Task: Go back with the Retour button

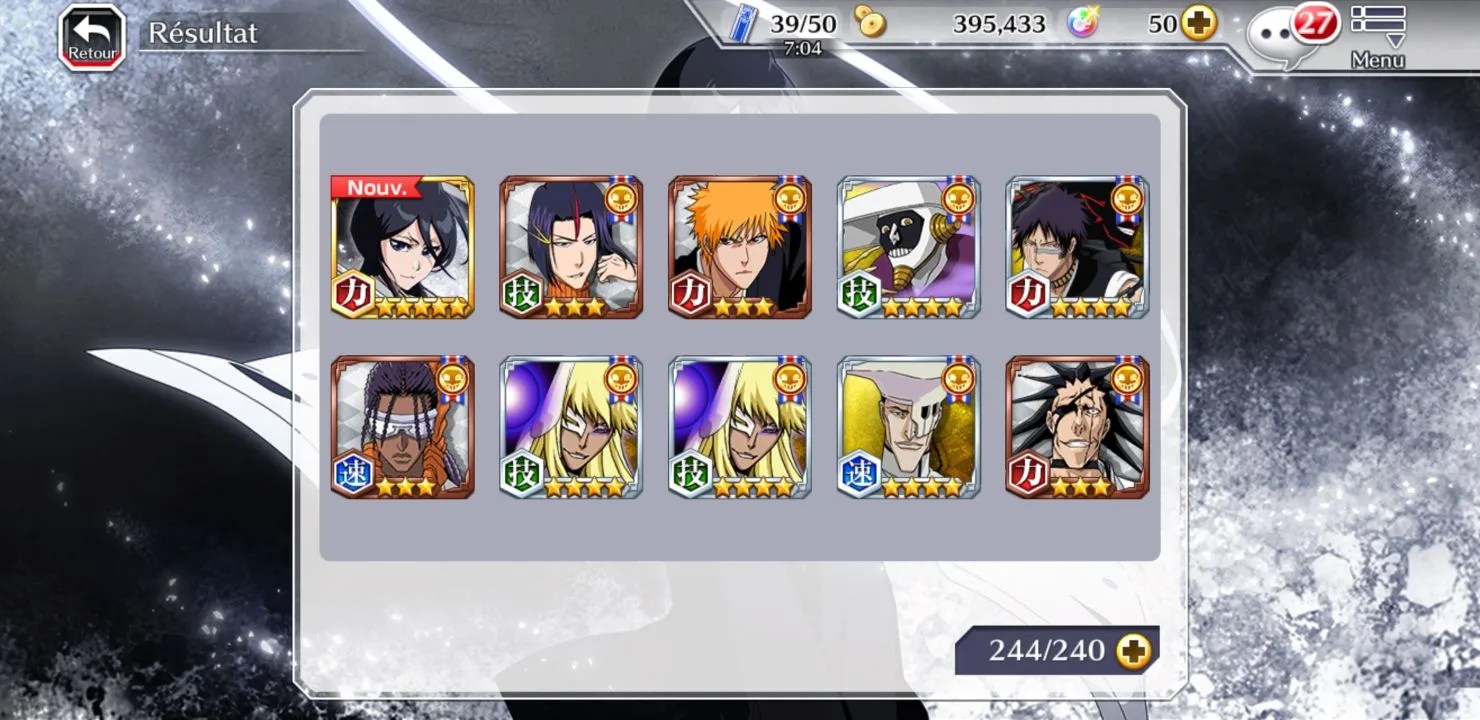Action: tap(92, 38)
